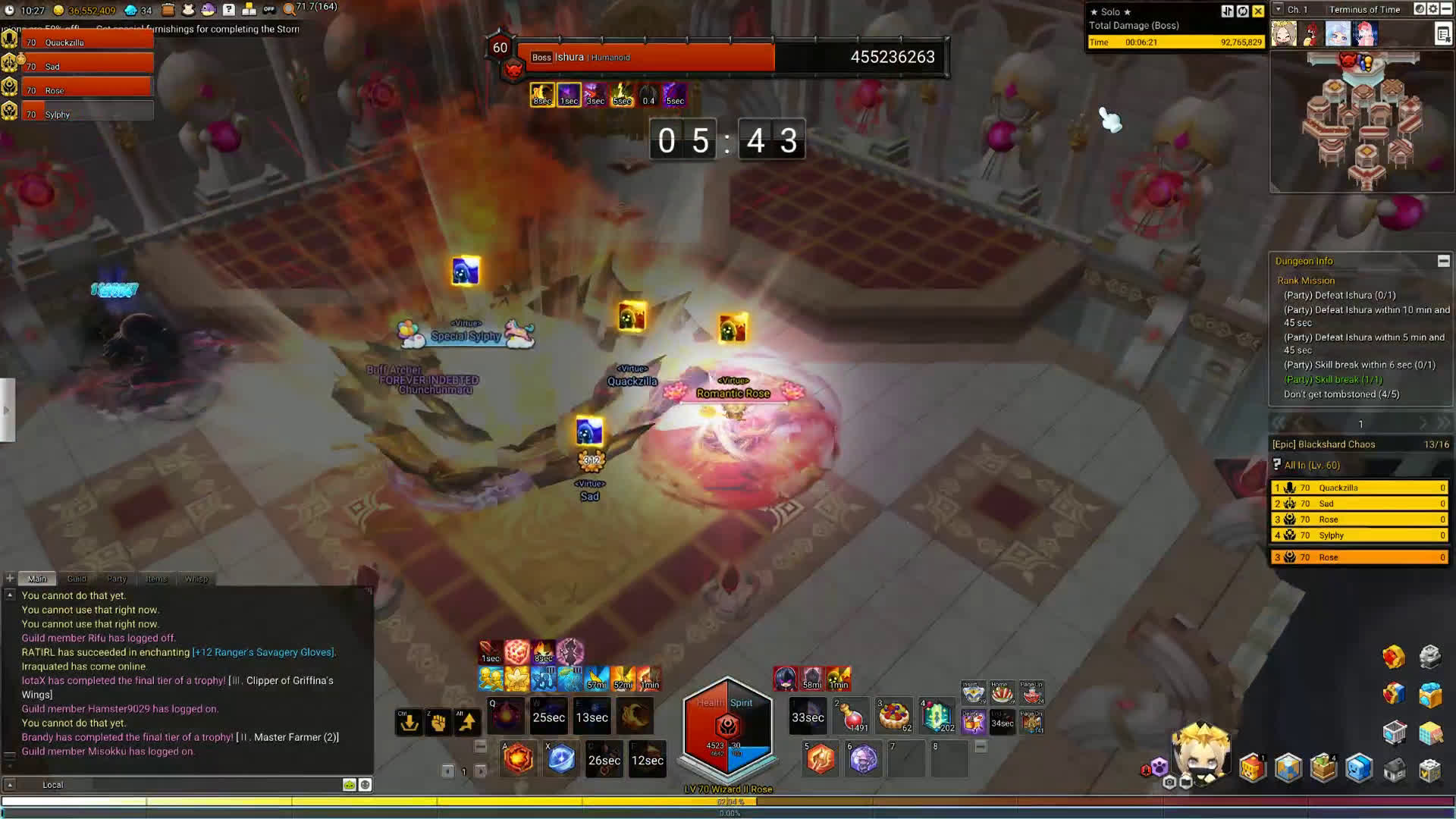Use the red potion in slot 2
This screenshot has width=1456, height=819.
tap(852, 717)
